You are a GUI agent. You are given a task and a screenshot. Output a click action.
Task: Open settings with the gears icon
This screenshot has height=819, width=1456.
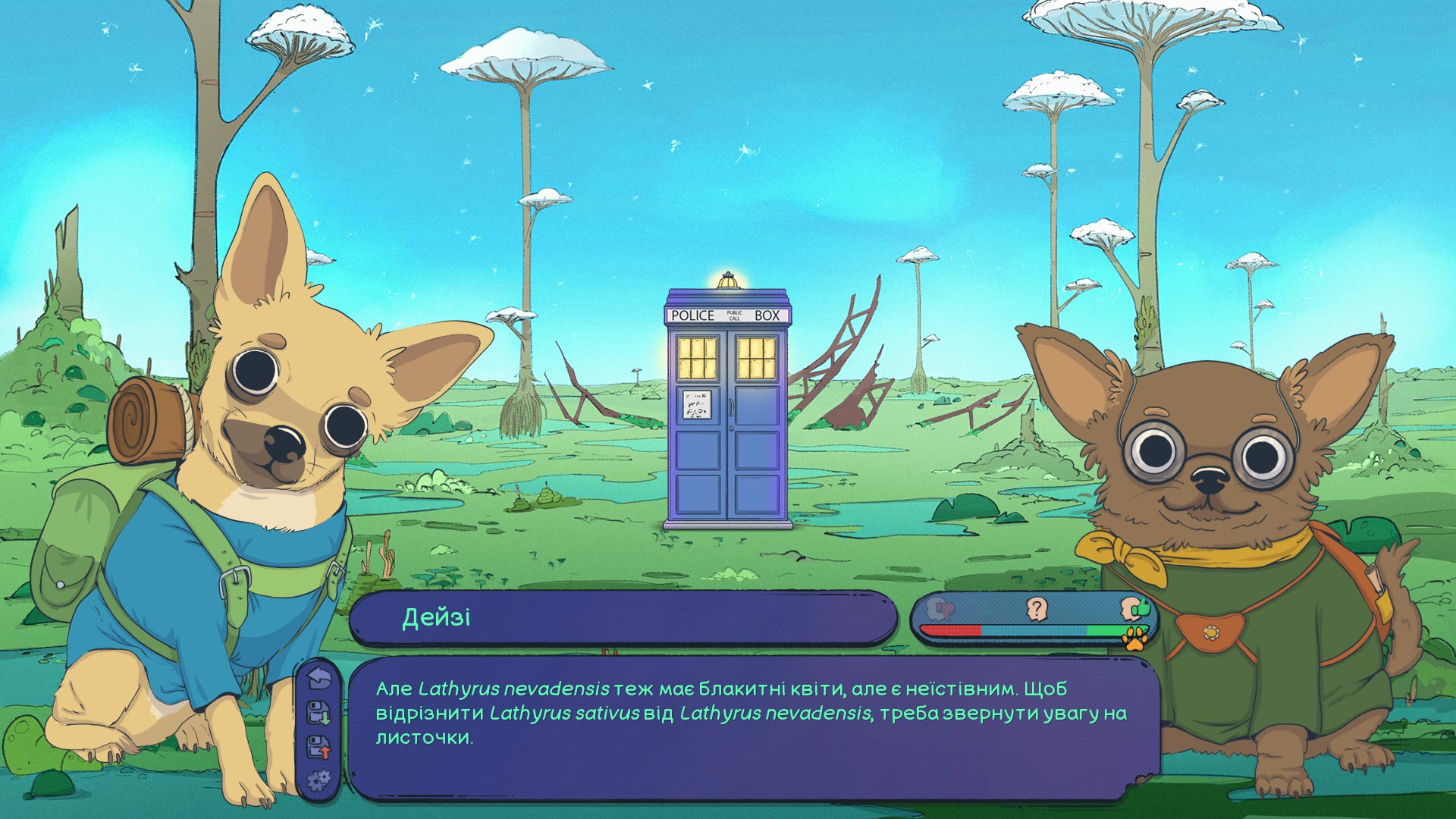pyautogui.click(x=319, y=780)
